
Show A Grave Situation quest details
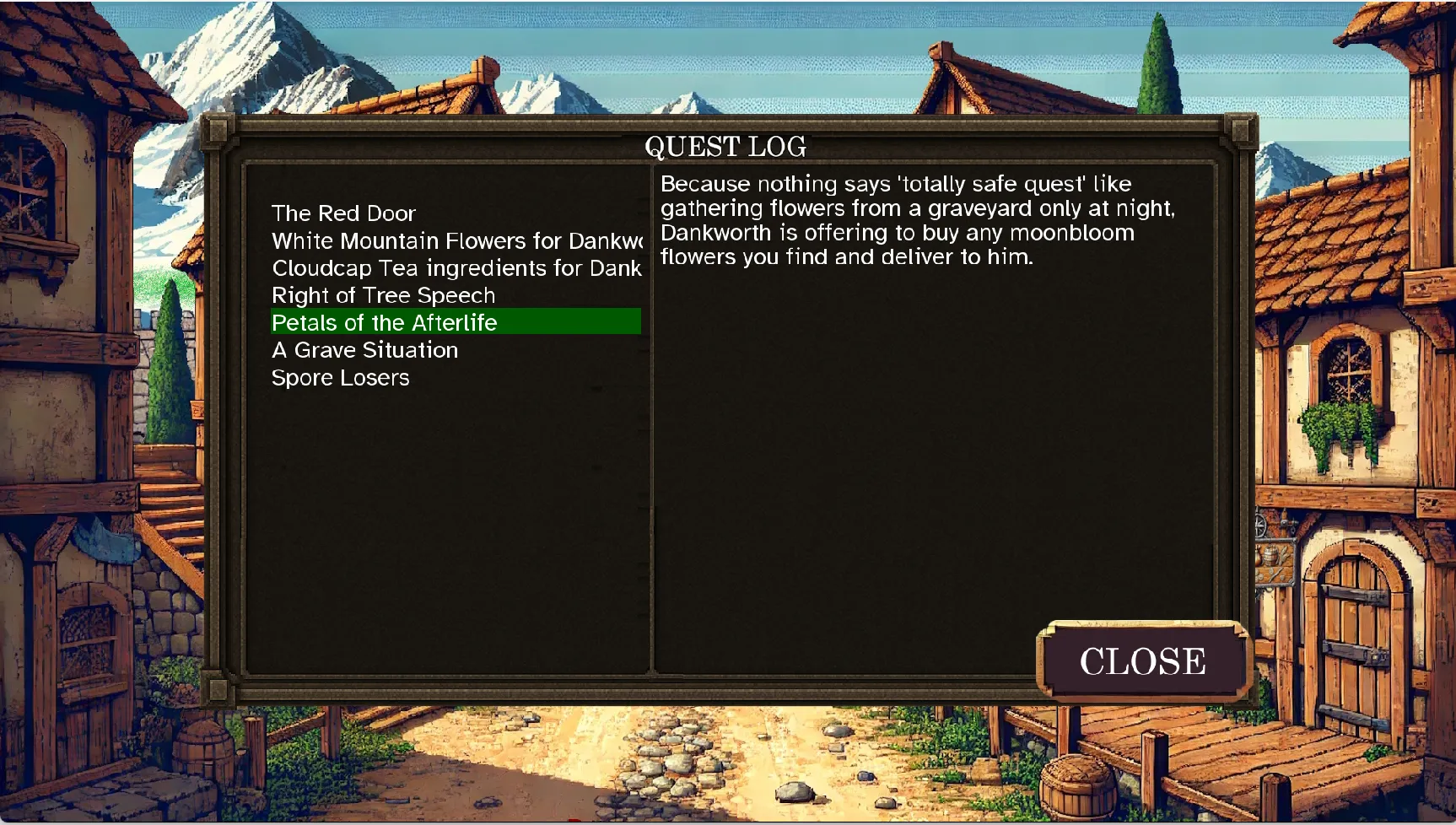364,350
